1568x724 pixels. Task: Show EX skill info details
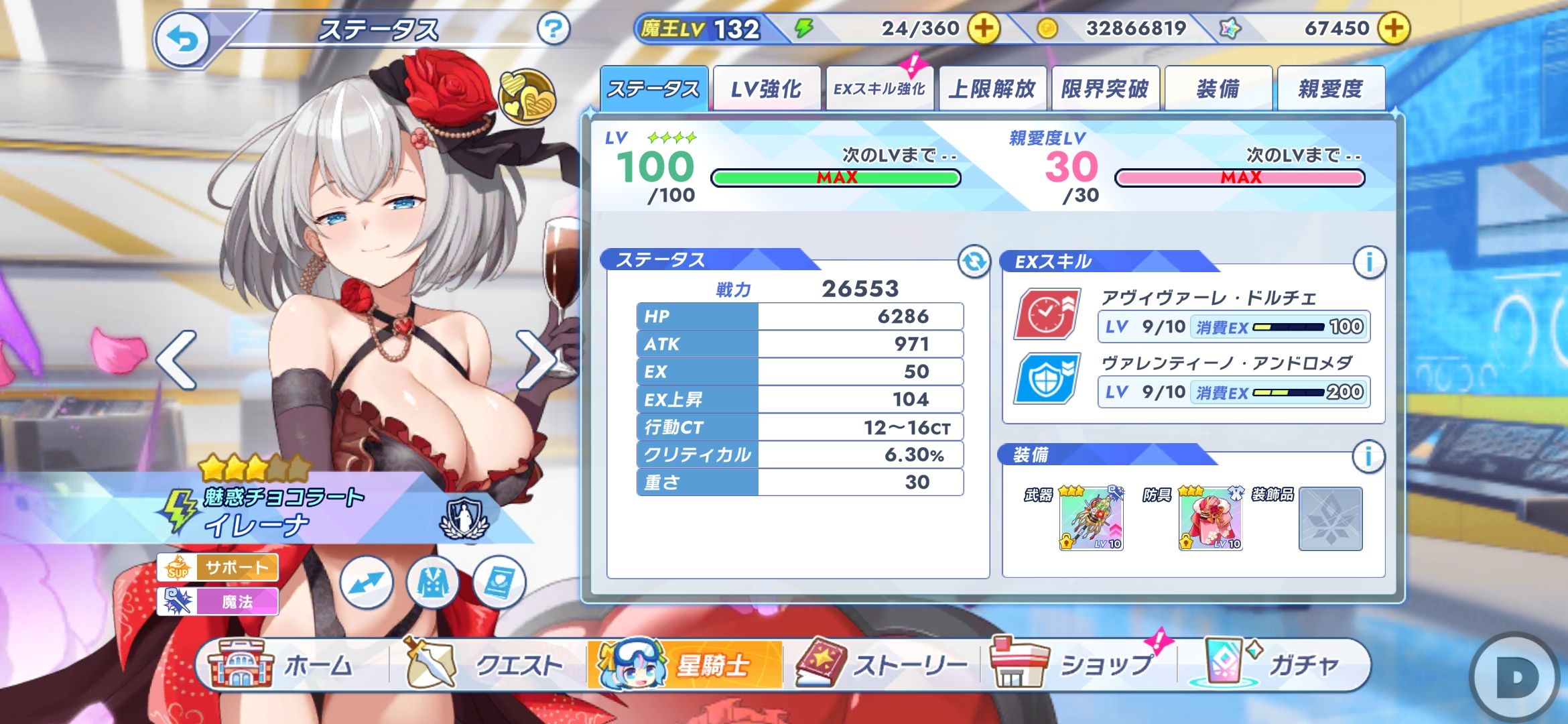click(x=1369, y=261)
